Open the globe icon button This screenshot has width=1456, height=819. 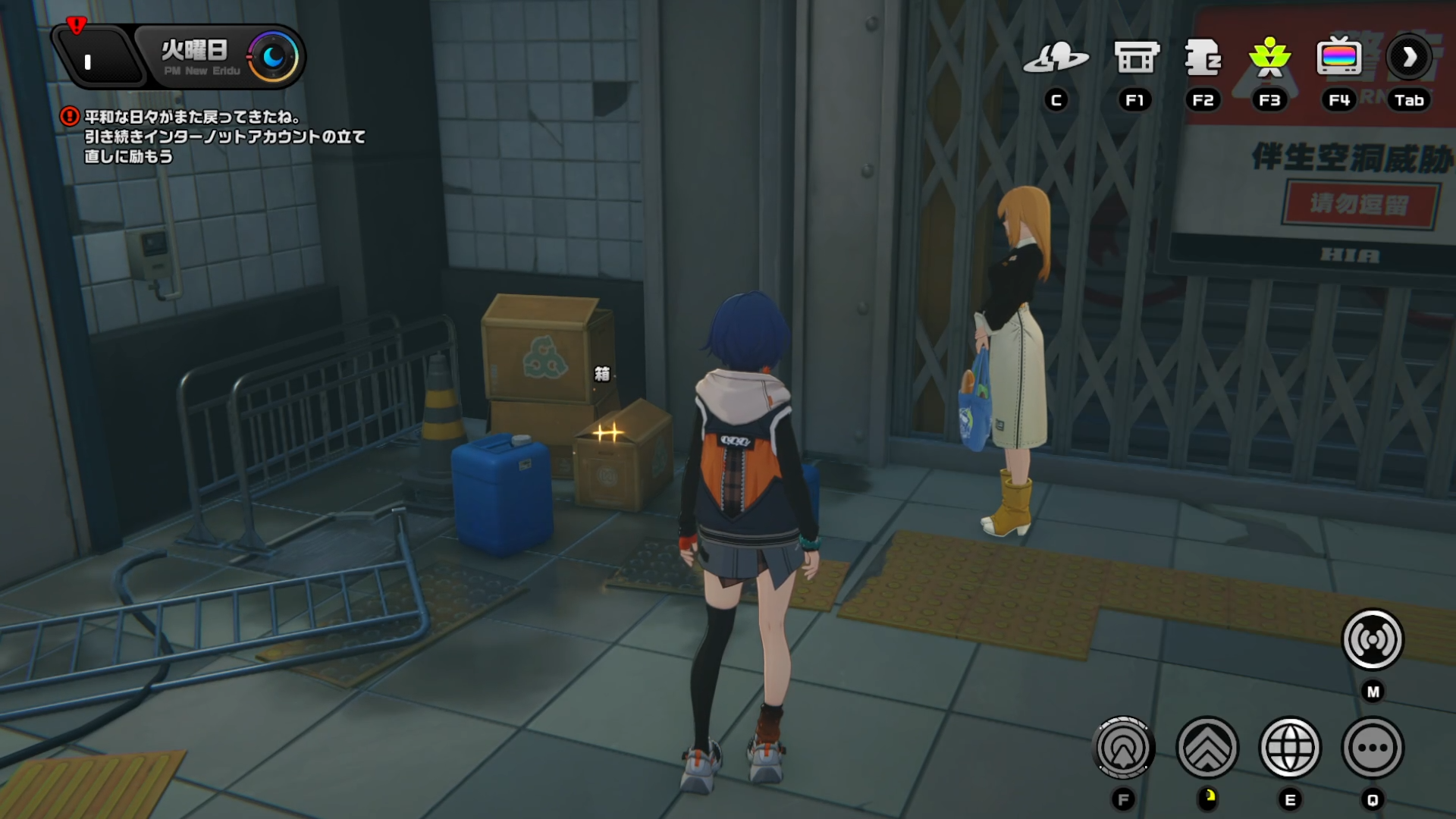1290,748
